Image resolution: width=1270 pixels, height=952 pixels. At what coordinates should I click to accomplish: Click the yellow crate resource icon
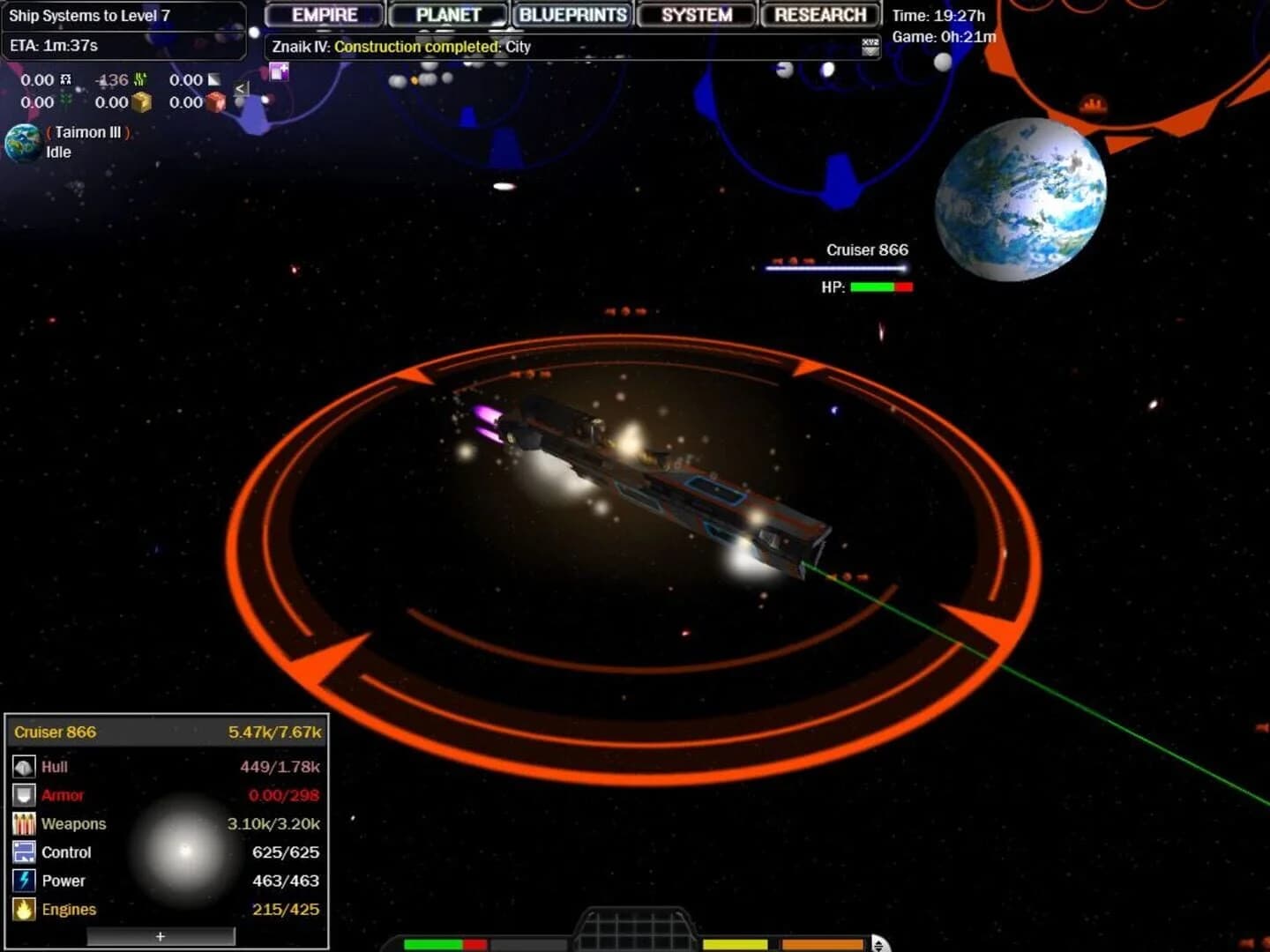[141, 102]
